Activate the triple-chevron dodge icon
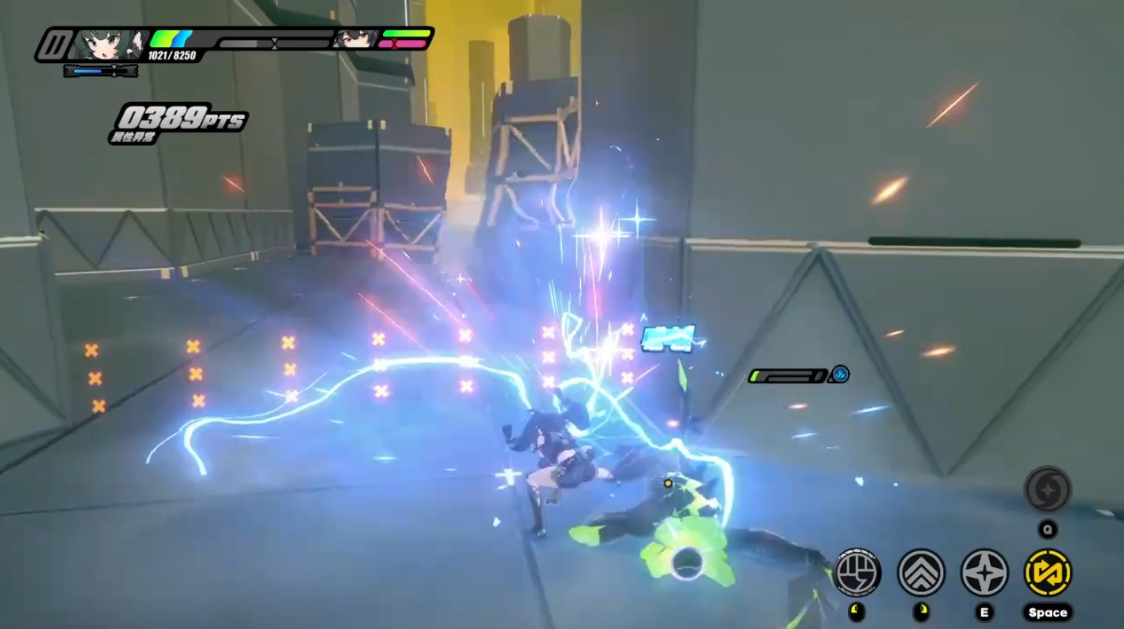1124x629 pixels. (921, 572)
